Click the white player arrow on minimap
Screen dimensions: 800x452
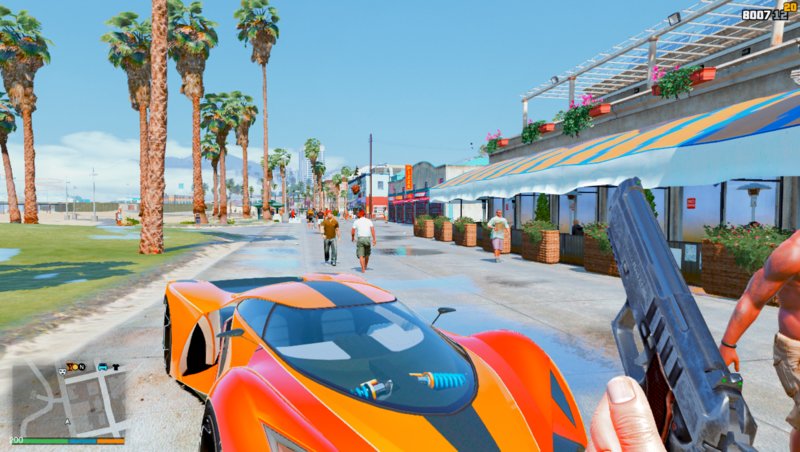click(67, 422)
